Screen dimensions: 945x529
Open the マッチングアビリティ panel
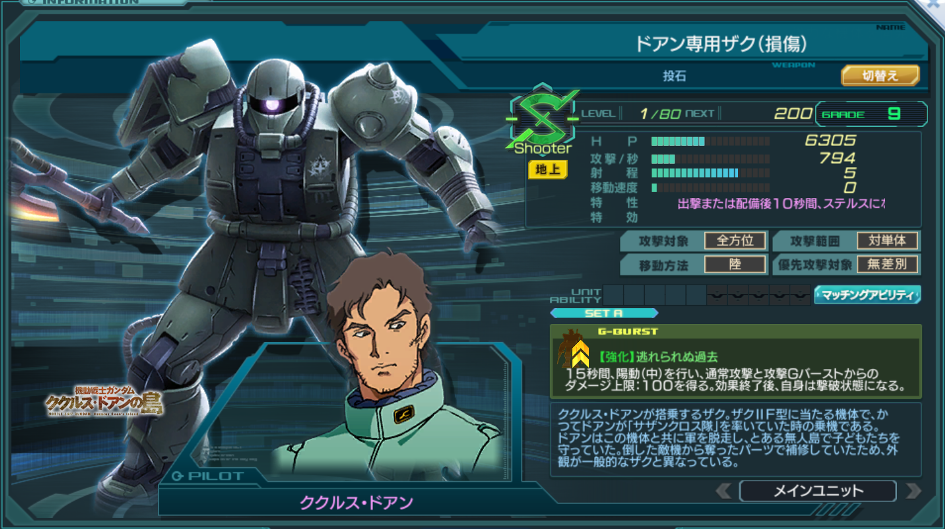point(867,294)
